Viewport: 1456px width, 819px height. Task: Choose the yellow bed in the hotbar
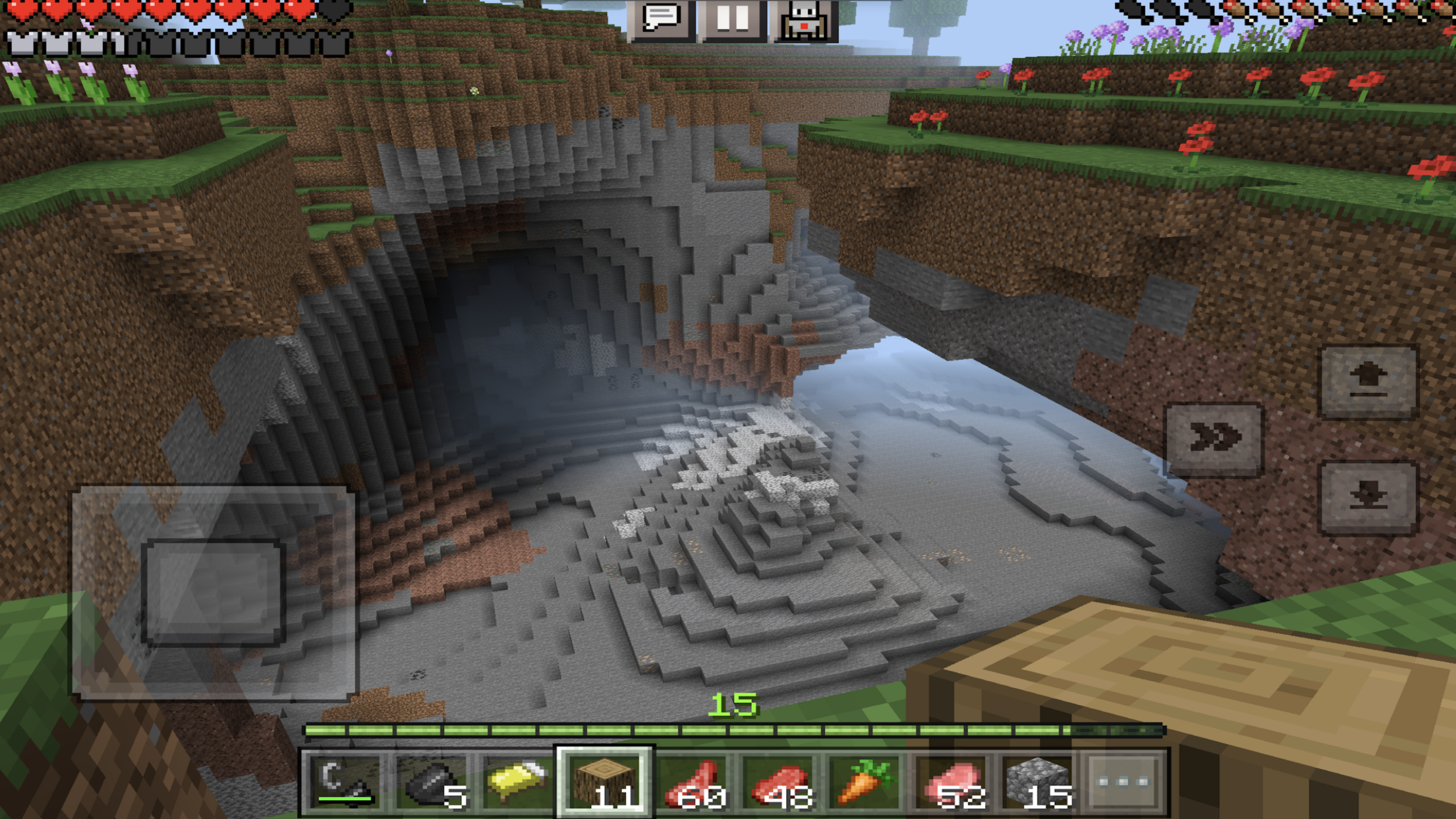(516, 782)
